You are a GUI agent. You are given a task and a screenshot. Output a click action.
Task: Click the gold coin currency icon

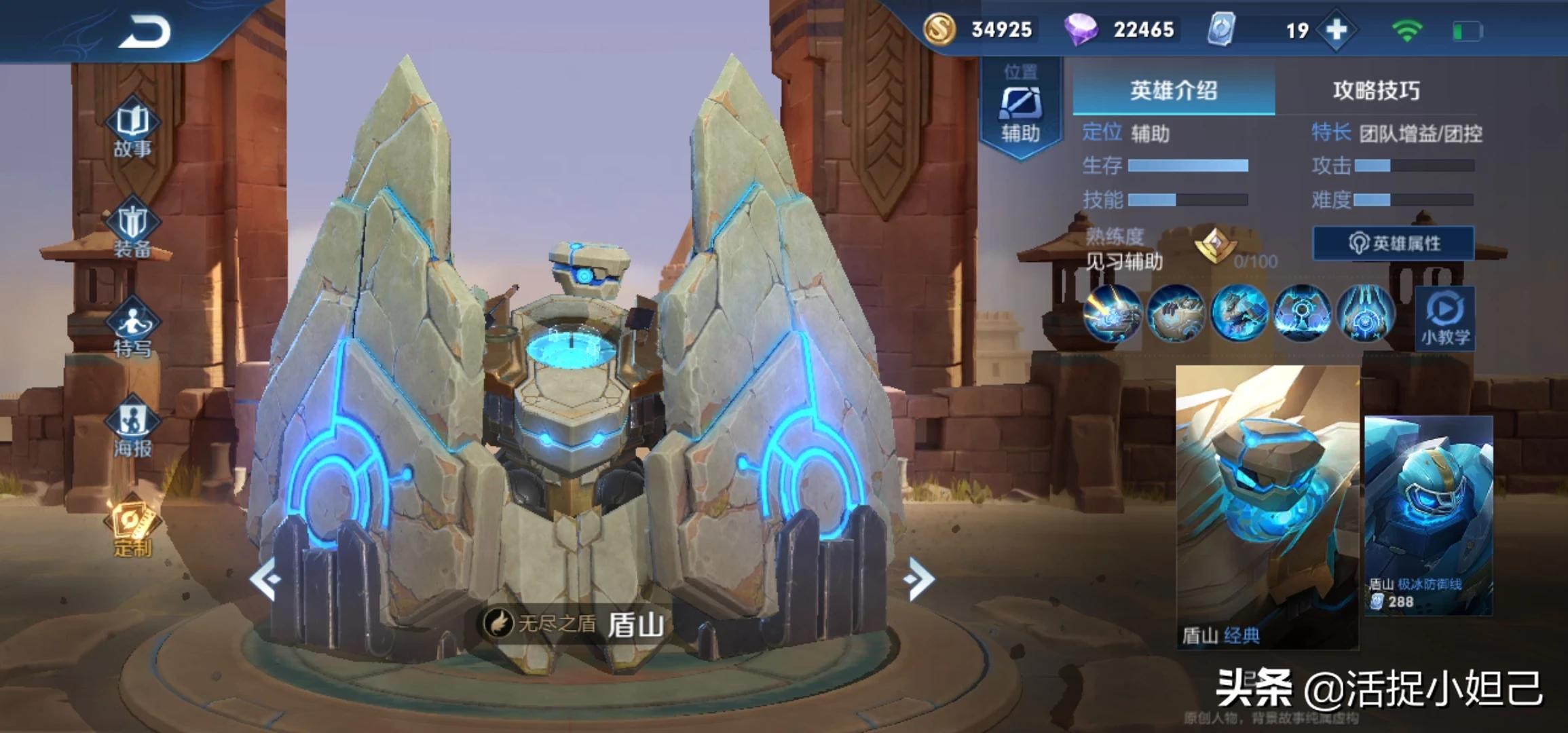[x=939, y=30]
